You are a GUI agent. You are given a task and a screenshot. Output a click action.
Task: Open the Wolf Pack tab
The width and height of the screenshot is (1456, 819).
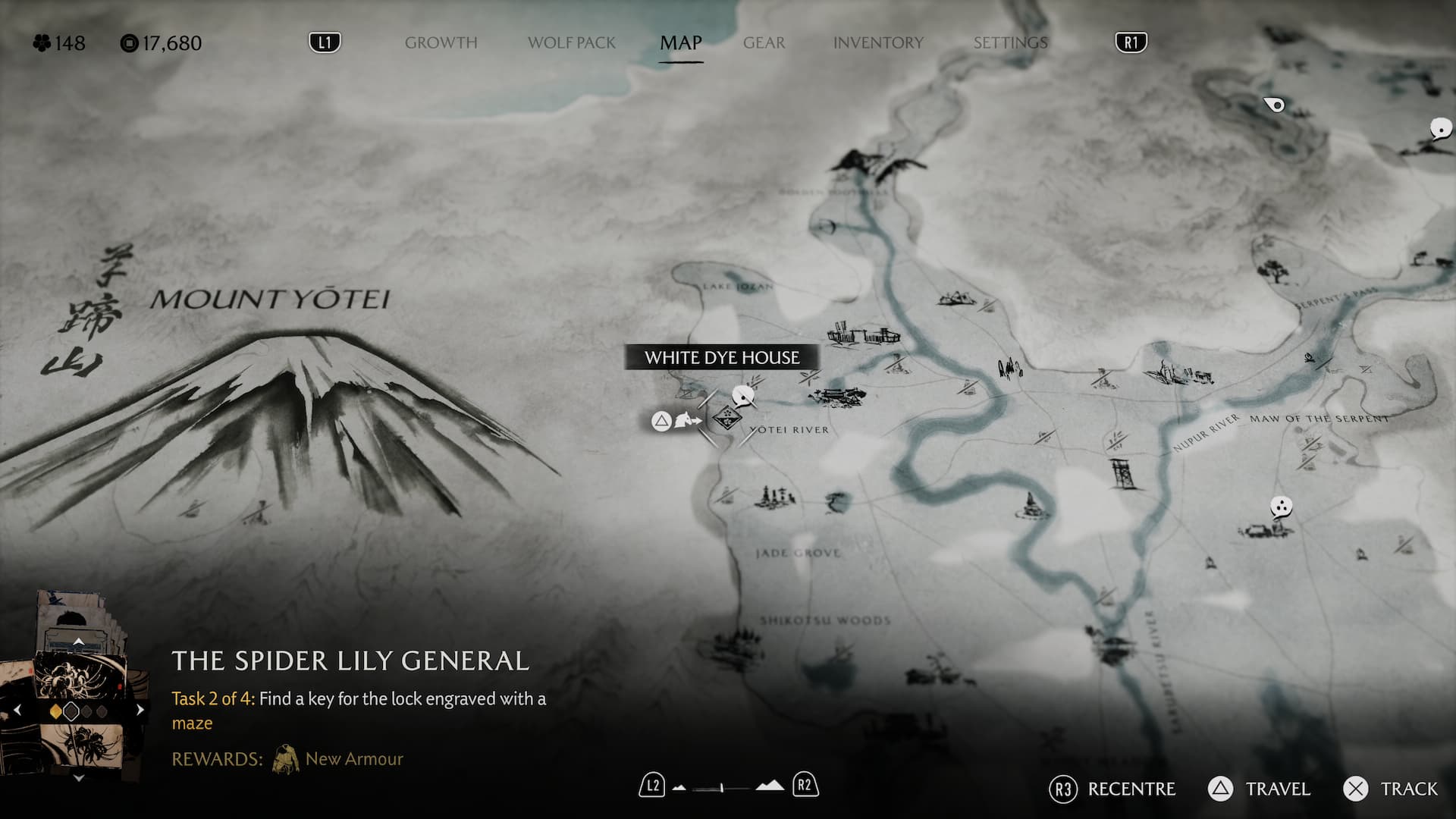click(572, 43)
